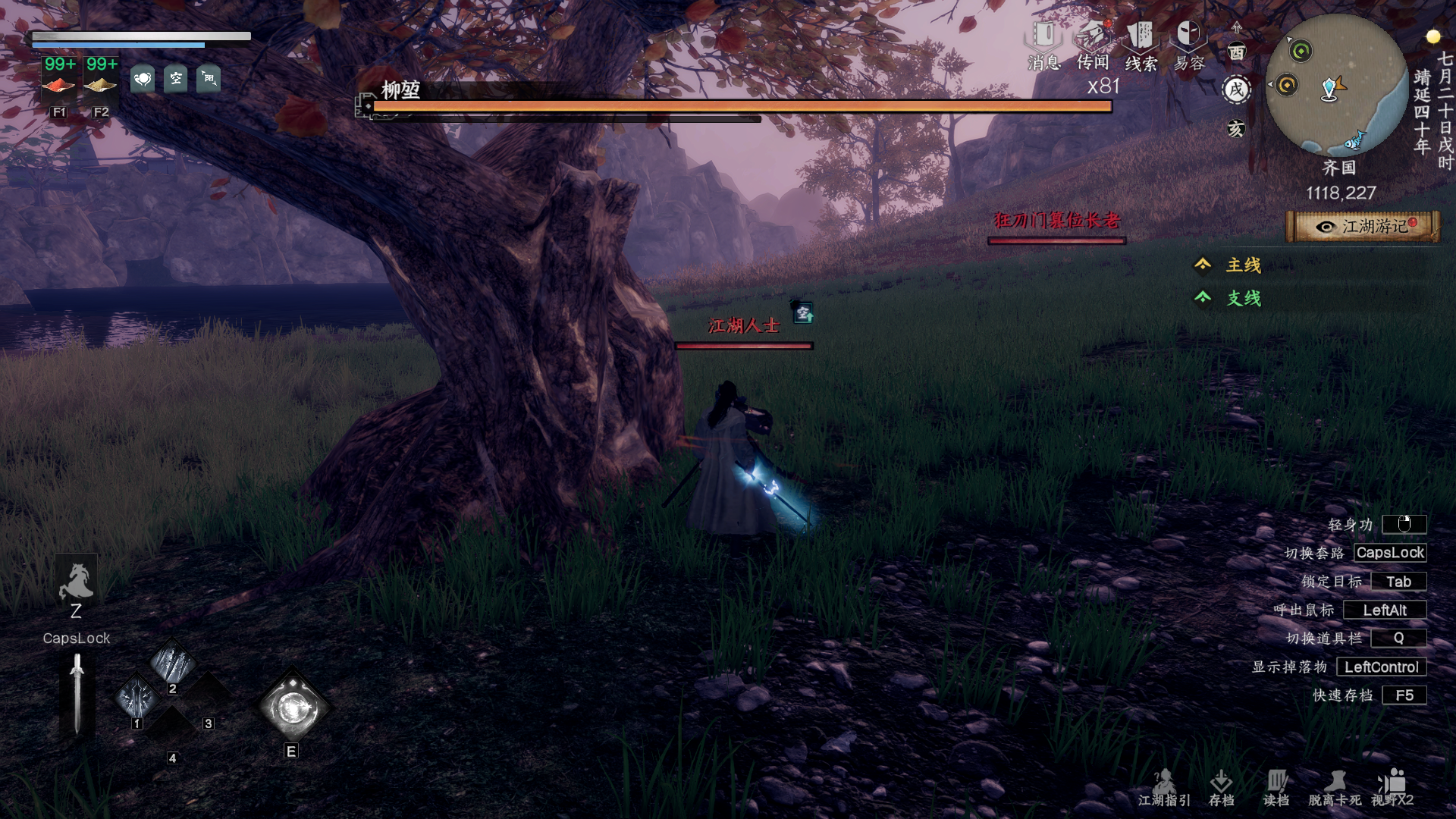1456x819 pixels.
Task: Select the gold quest marker on minimap
Action: (x=1287, y=85)
